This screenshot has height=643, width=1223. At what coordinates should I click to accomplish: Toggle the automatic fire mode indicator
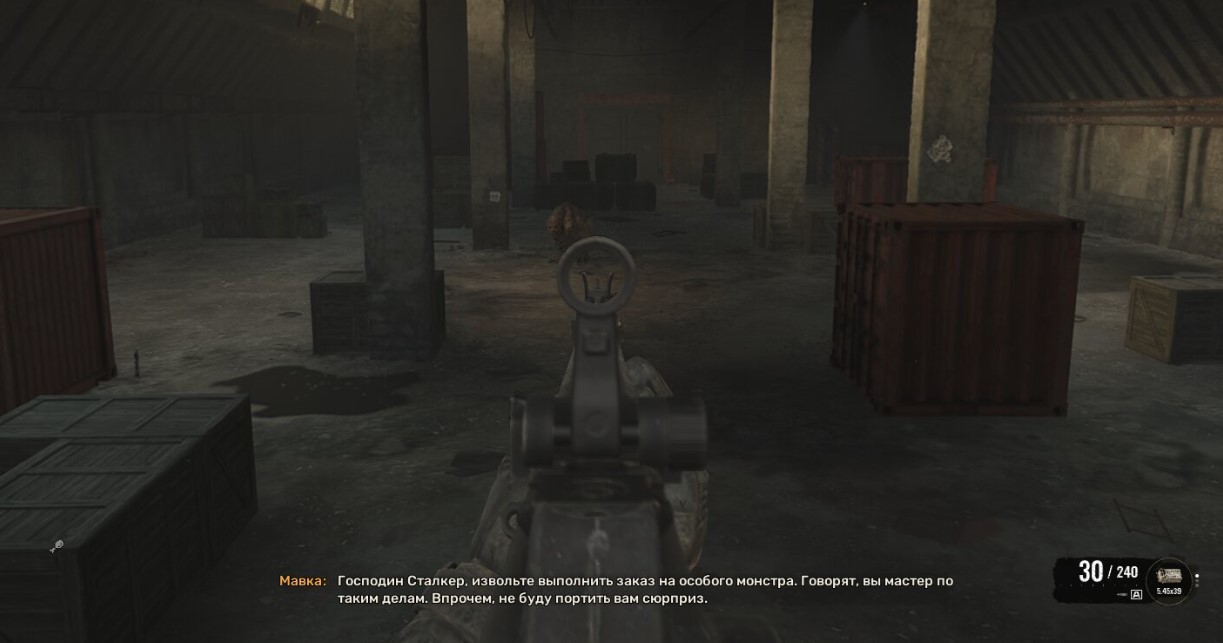1136,595
